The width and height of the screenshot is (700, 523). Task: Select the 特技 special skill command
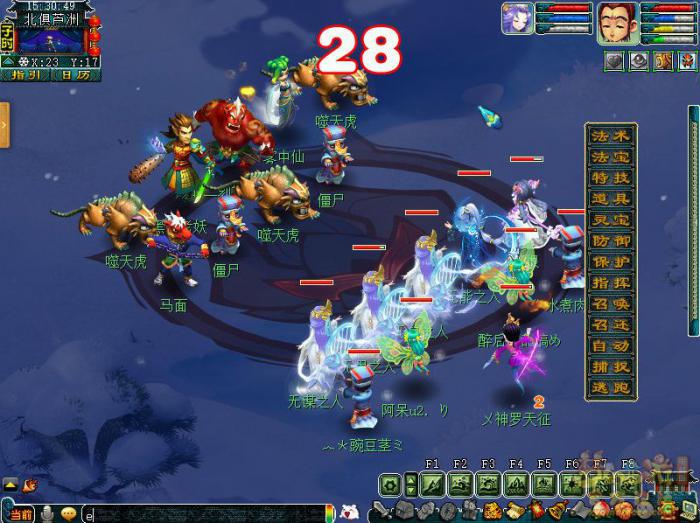click(611, 178)
